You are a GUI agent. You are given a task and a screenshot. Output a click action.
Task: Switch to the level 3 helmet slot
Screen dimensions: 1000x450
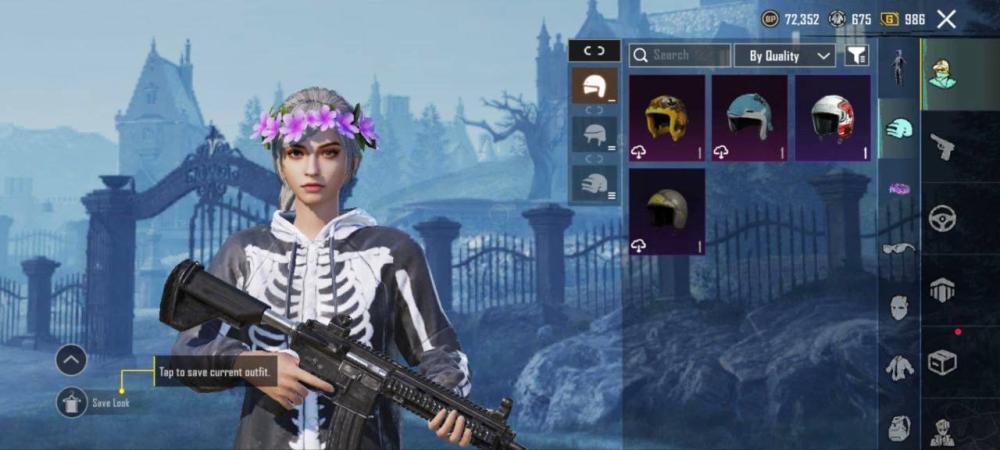594,184
